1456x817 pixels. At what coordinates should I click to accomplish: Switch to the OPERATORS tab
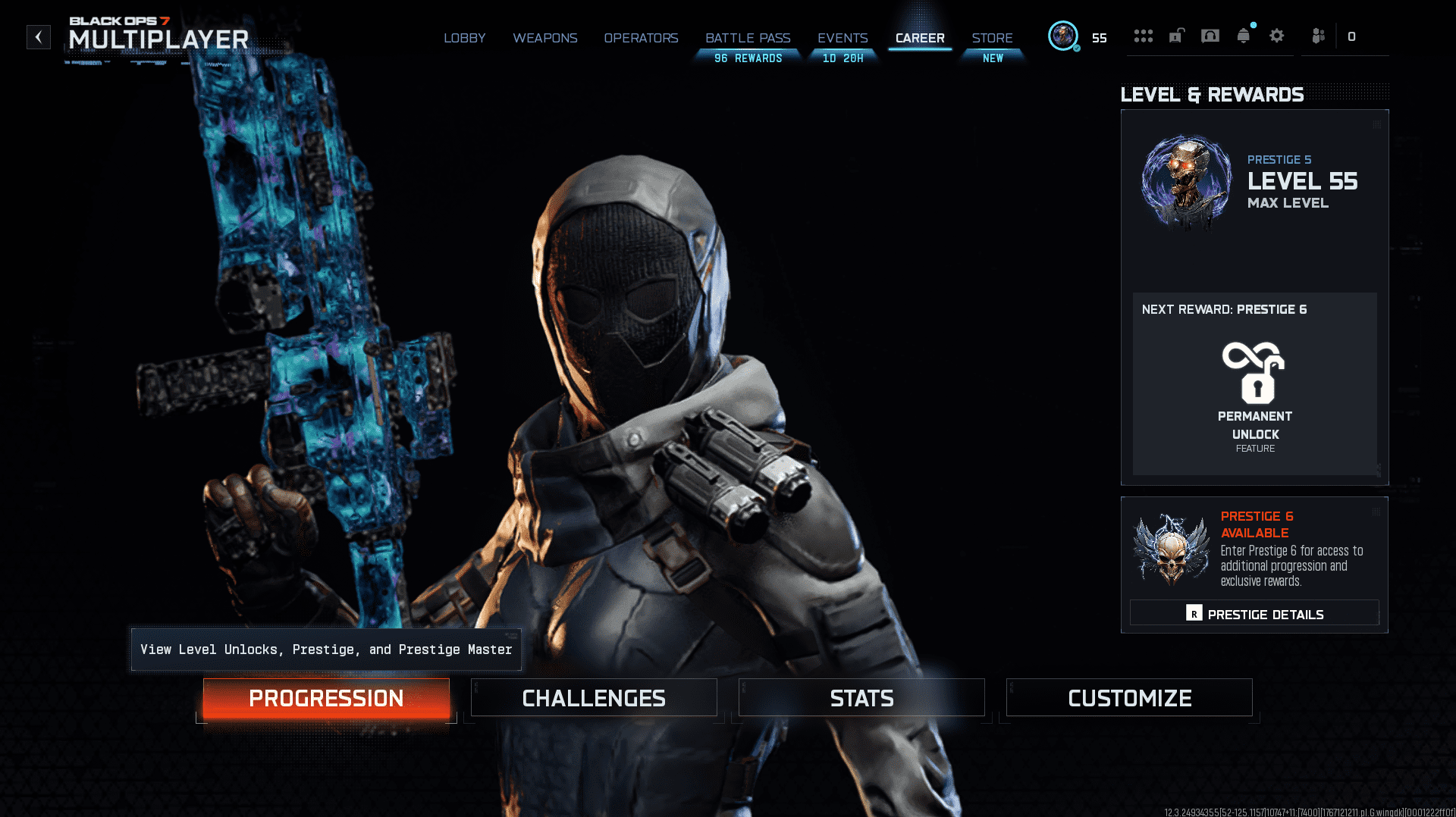(641, 38)
